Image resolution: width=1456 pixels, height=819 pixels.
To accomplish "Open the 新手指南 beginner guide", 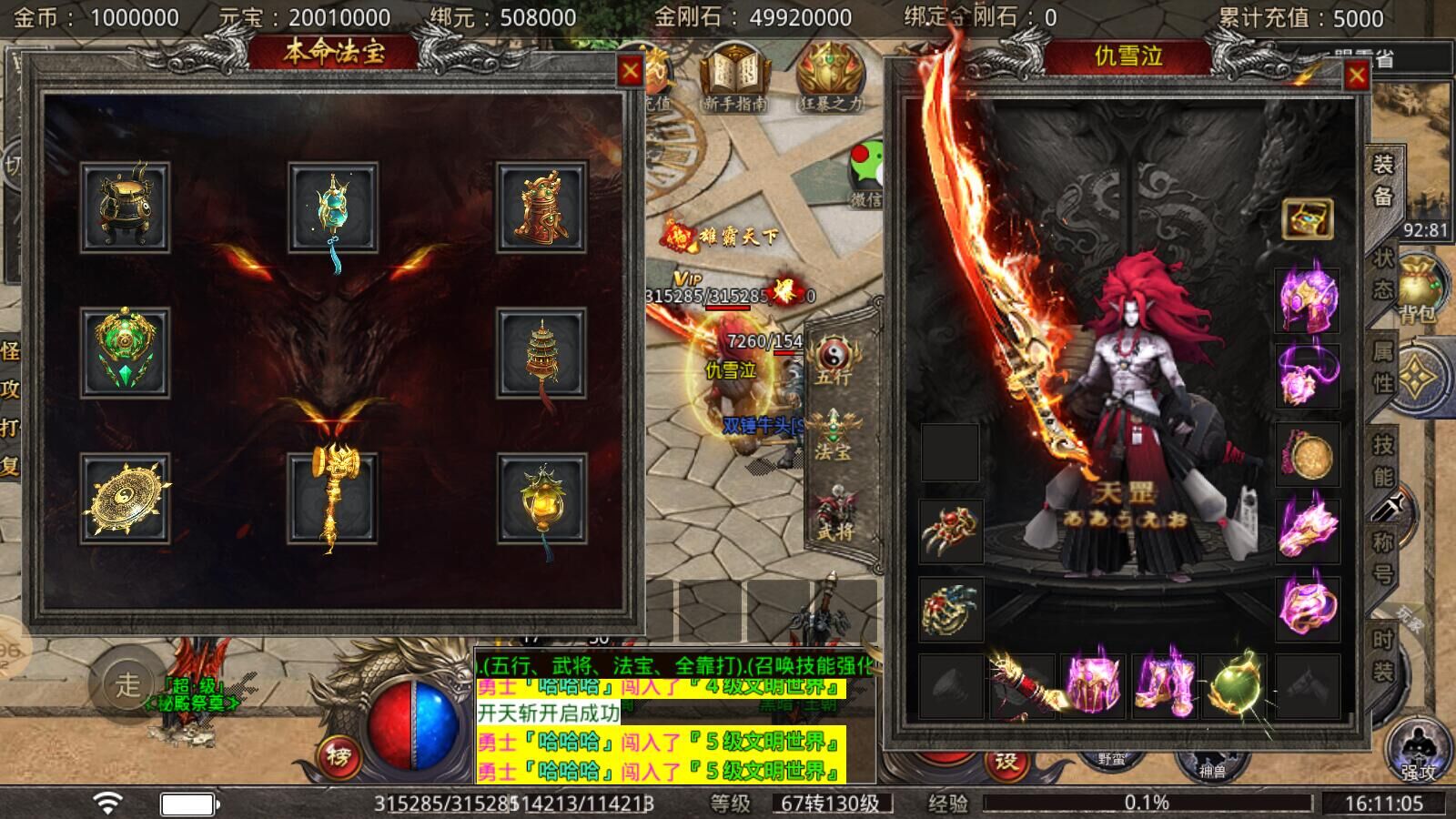I will 734,82.
